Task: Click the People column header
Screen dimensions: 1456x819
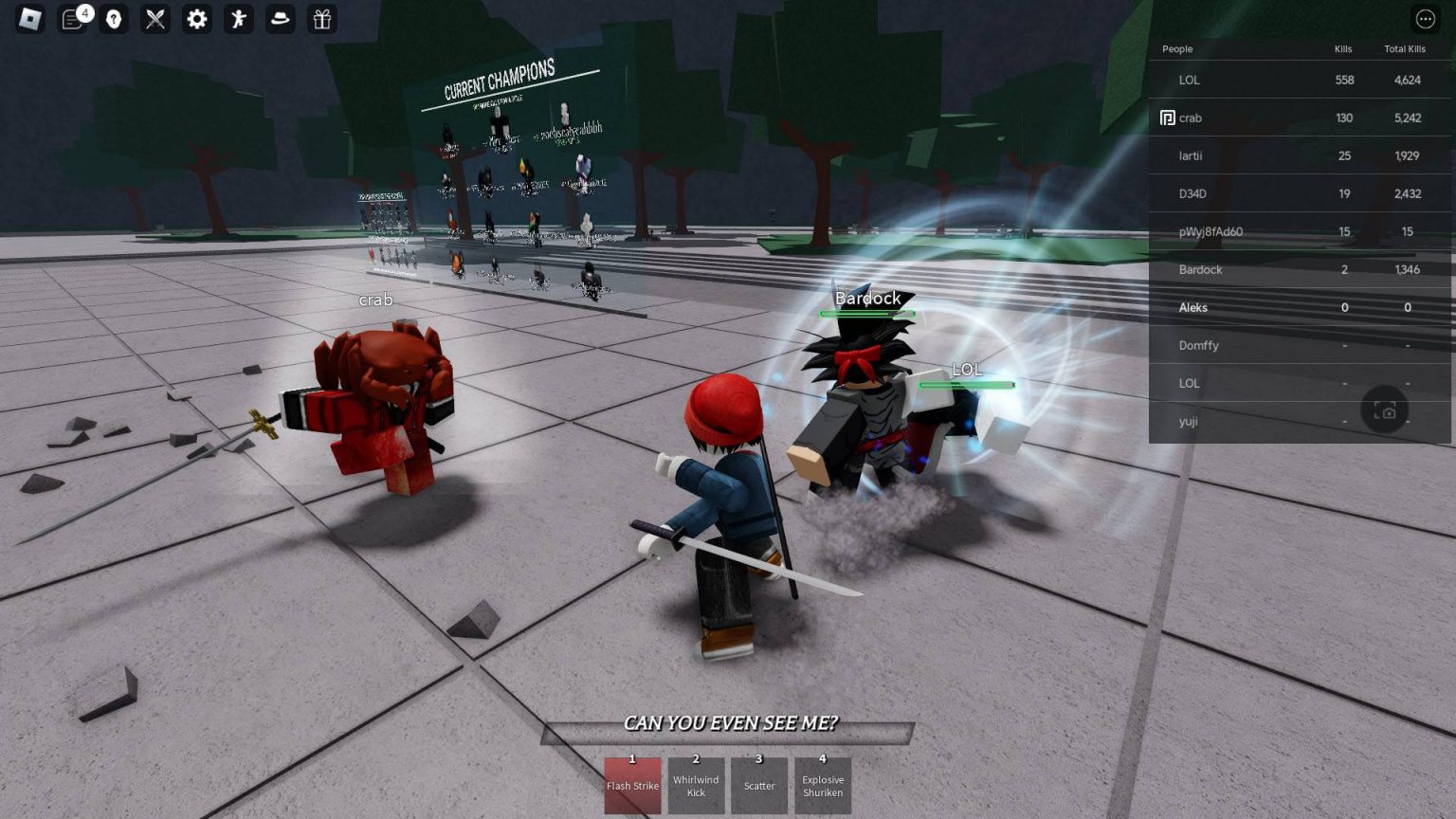Action: [1178, 49]
